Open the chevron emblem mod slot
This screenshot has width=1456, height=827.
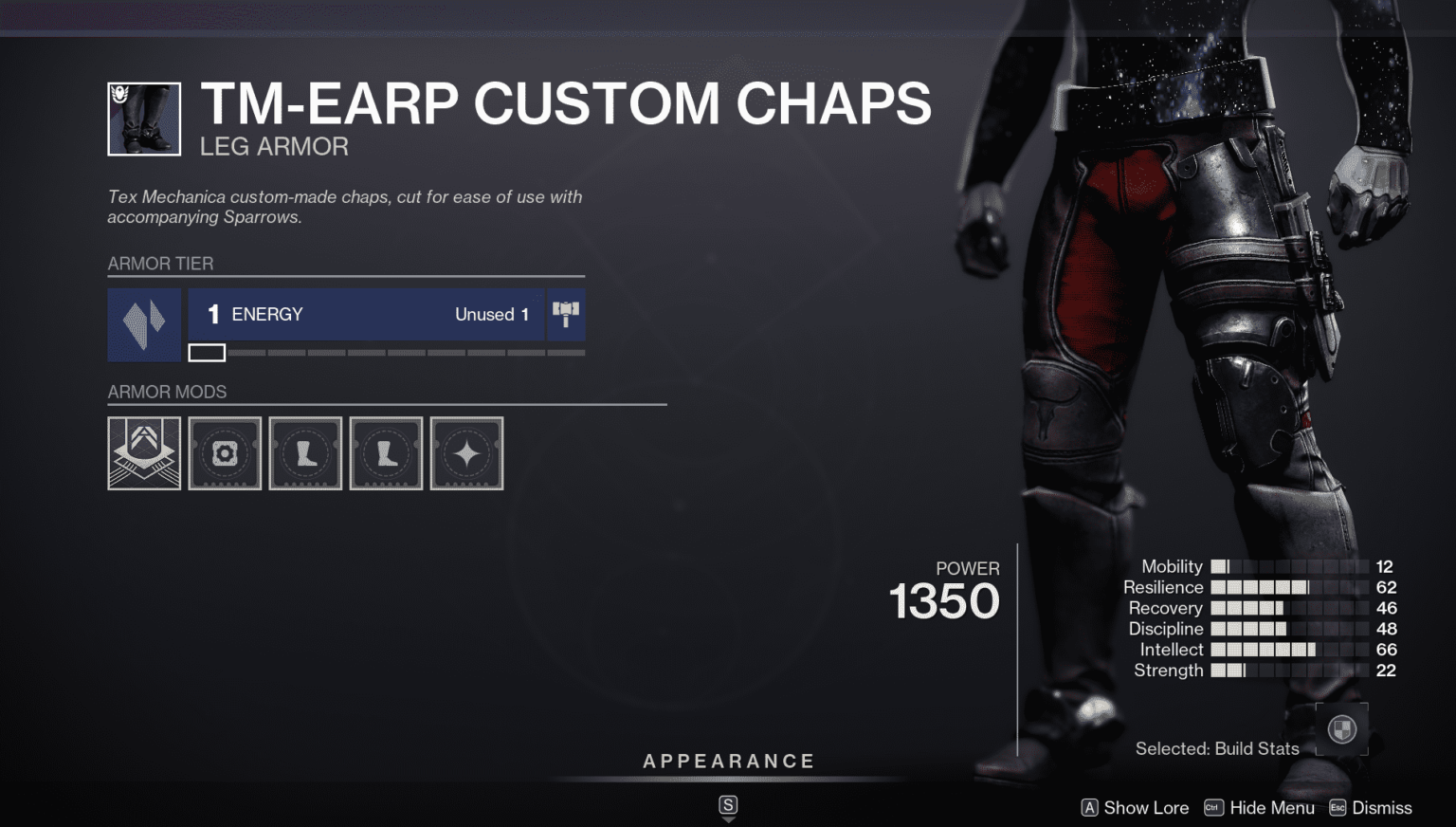[x=144, y=453]
